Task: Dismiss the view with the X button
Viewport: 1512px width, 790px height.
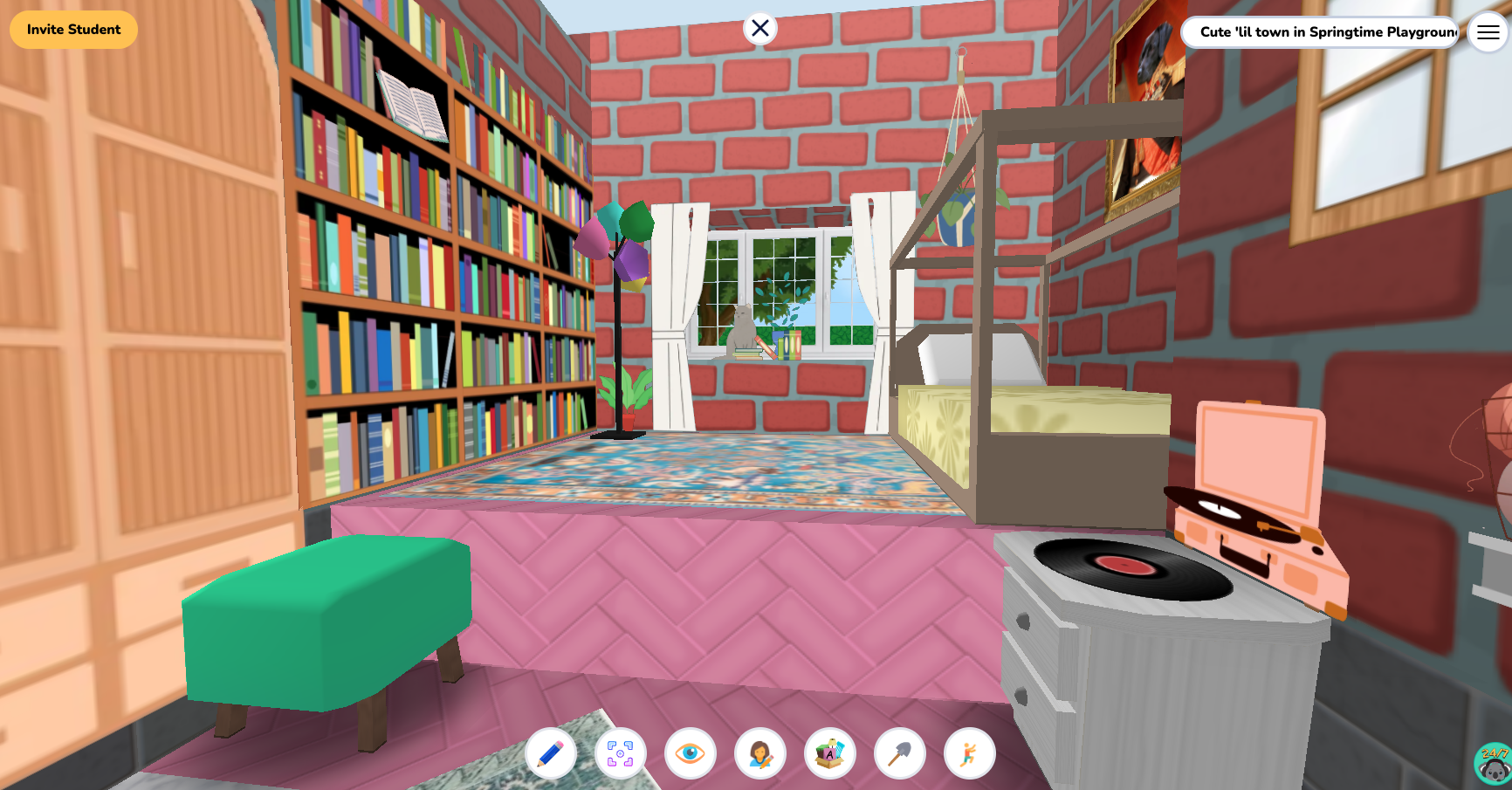Action: [x=759, y=28]
